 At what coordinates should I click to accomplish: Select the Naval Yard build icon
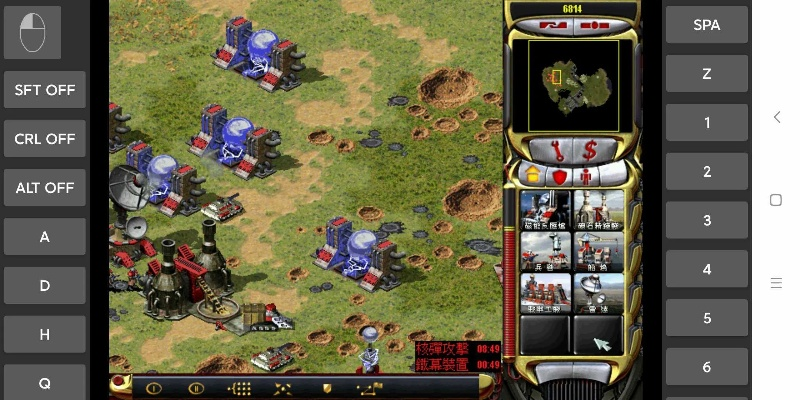click(x=598, y=251)
